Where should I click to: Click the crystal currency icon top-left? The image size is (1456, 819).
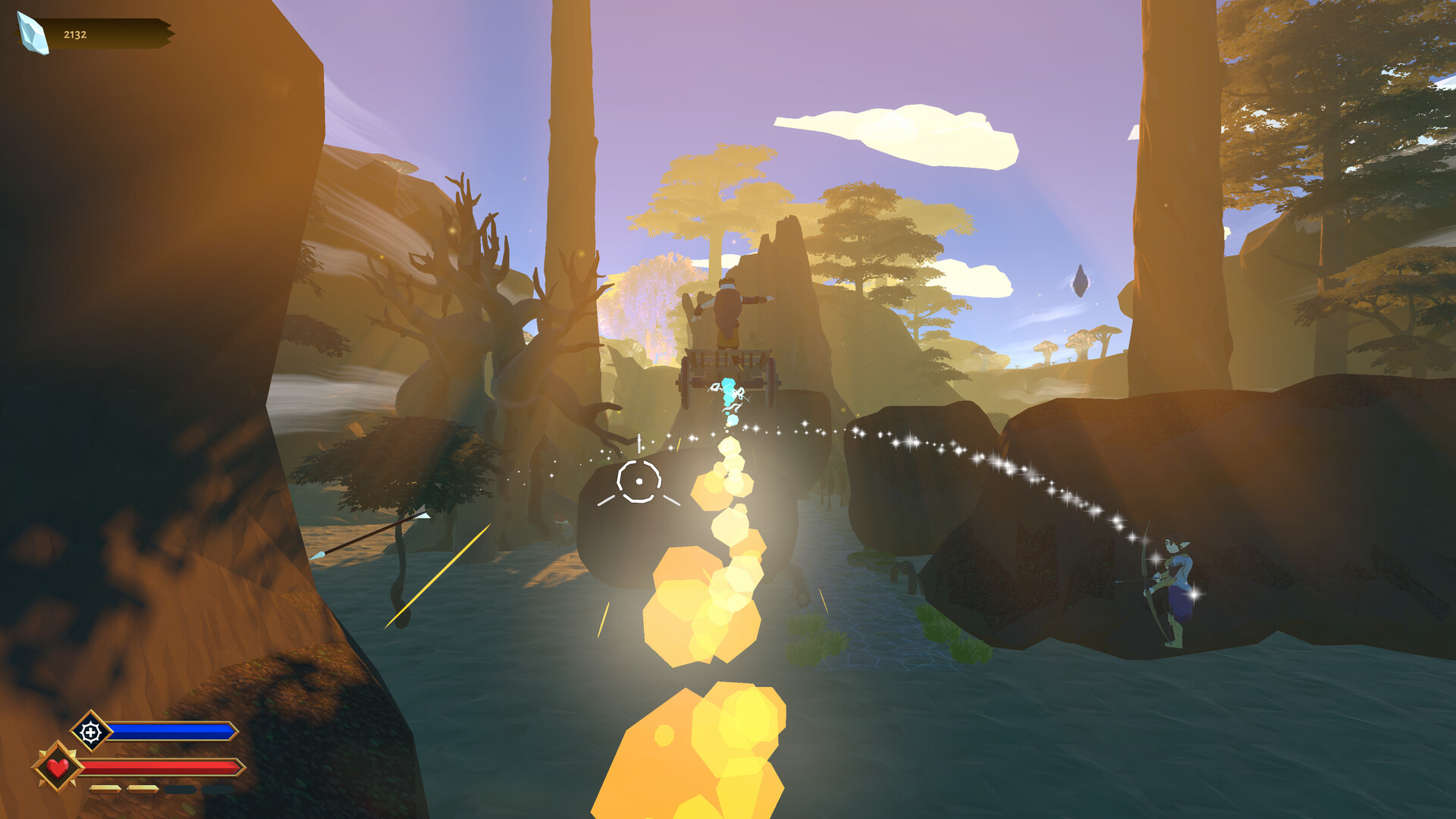tap(30, 35)
